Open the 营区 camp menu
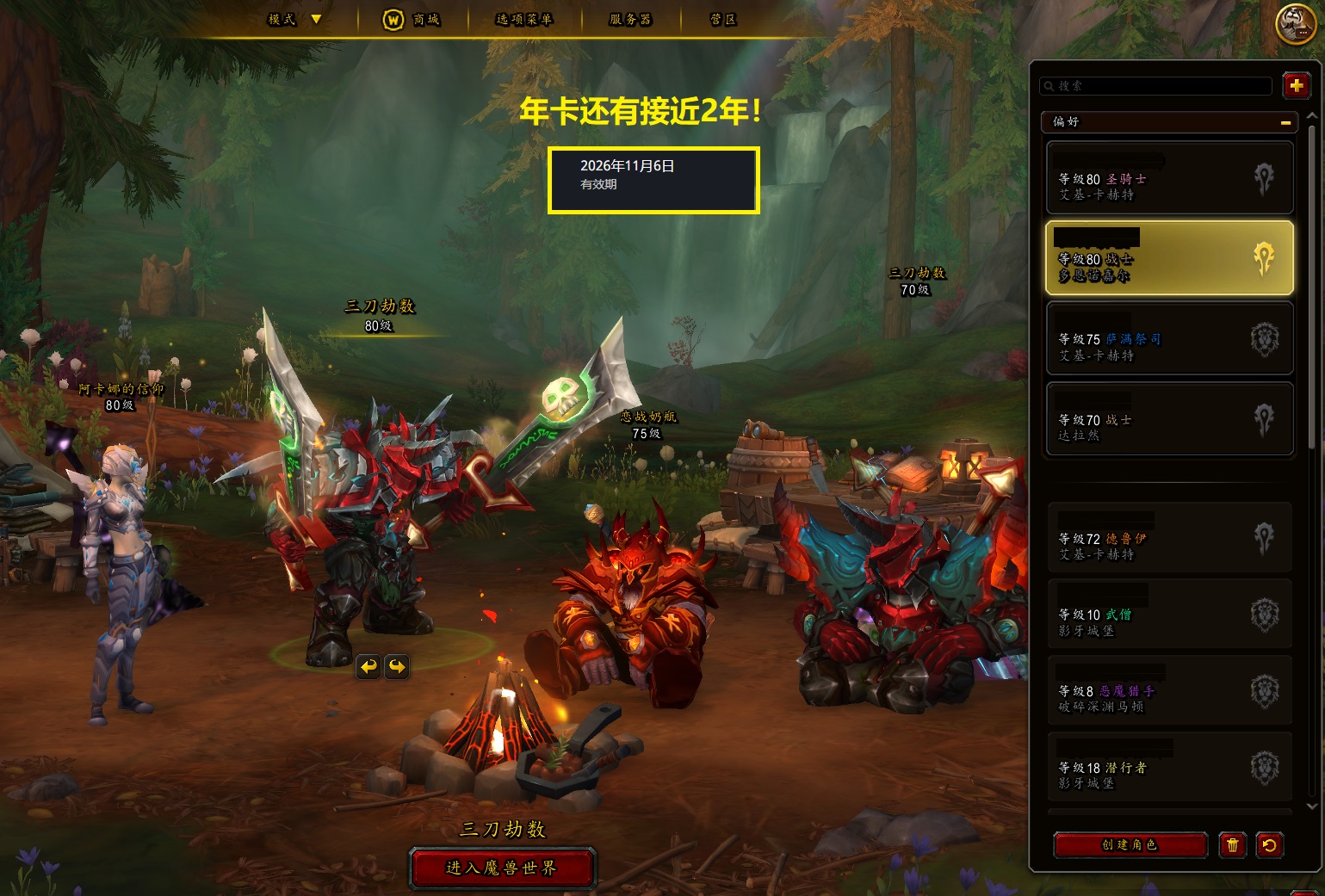 [723, 20]
